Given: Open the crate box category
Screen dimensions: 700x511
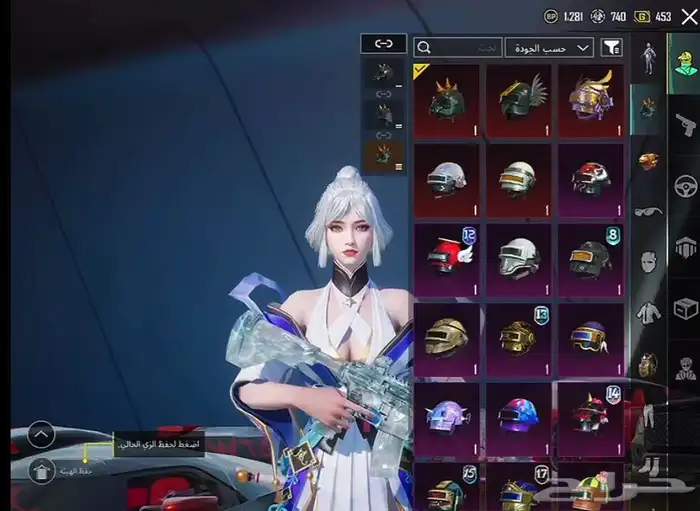Looking at the screenshot, I should click(684, 308).
